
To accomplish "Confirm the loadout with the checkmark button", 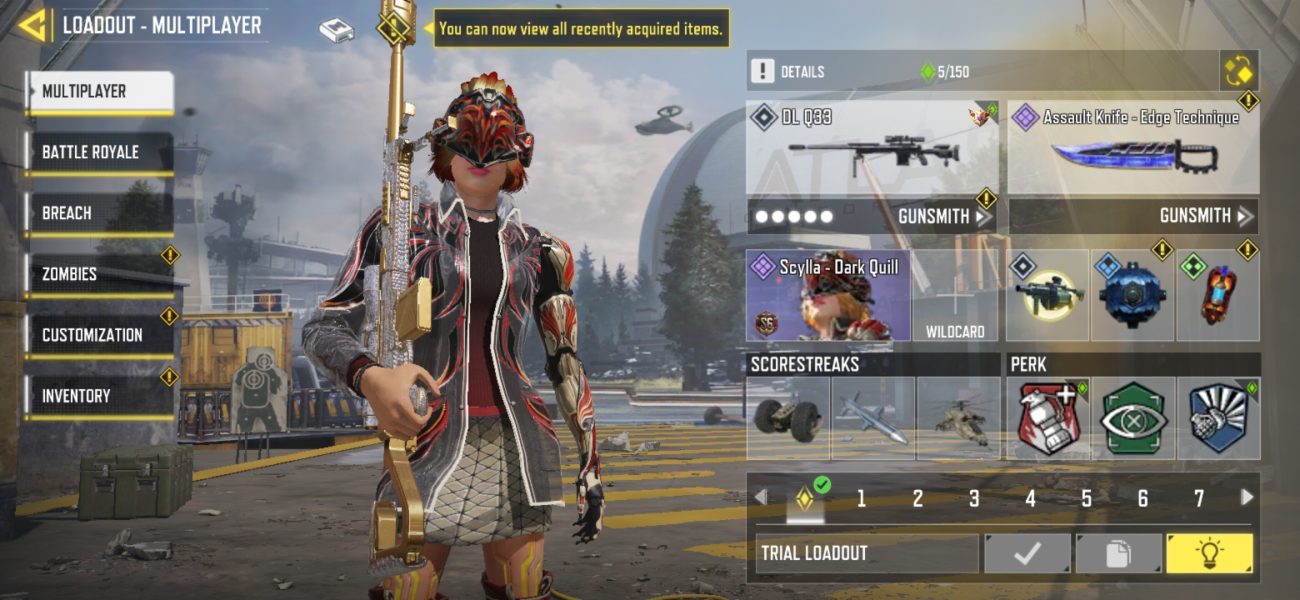I will tap(1028, 553).
